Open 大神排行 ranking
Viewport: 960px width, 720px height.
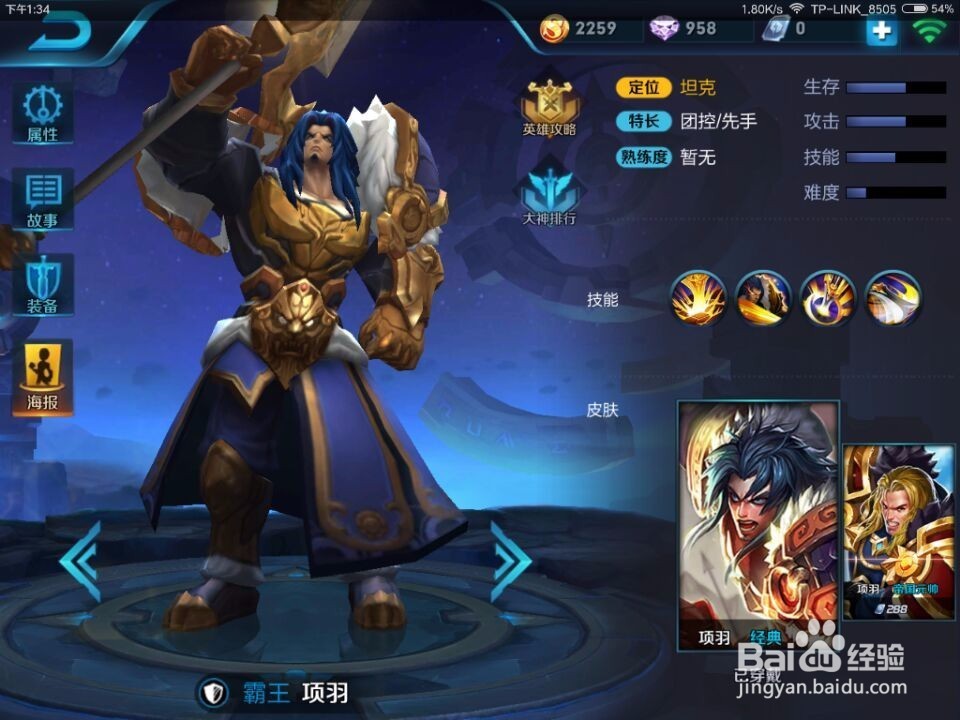tap(549, 192)
